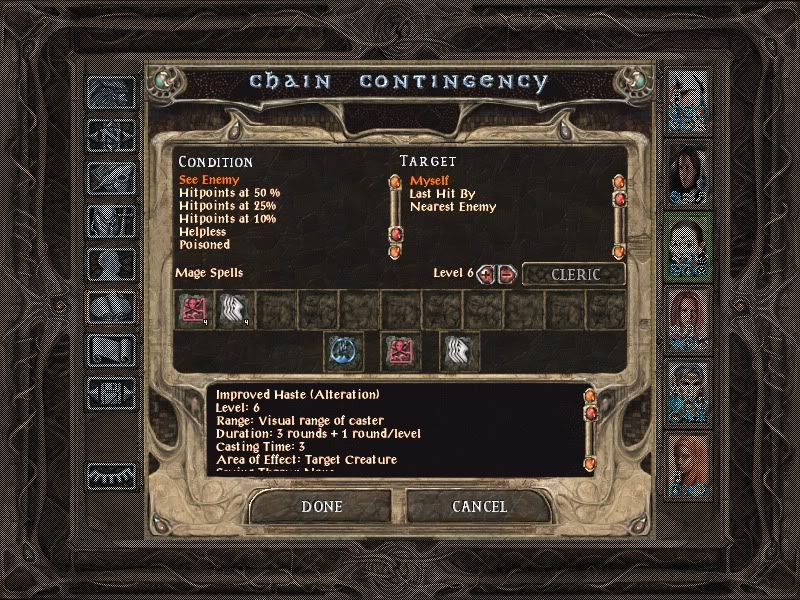Switch the spell list to Cleric

point(573,274)
